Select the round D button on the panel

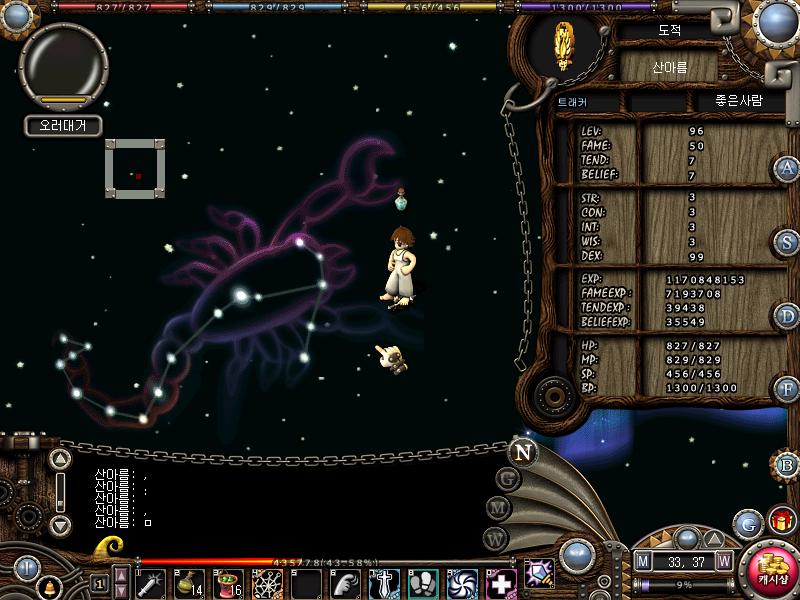click(787, 316)
